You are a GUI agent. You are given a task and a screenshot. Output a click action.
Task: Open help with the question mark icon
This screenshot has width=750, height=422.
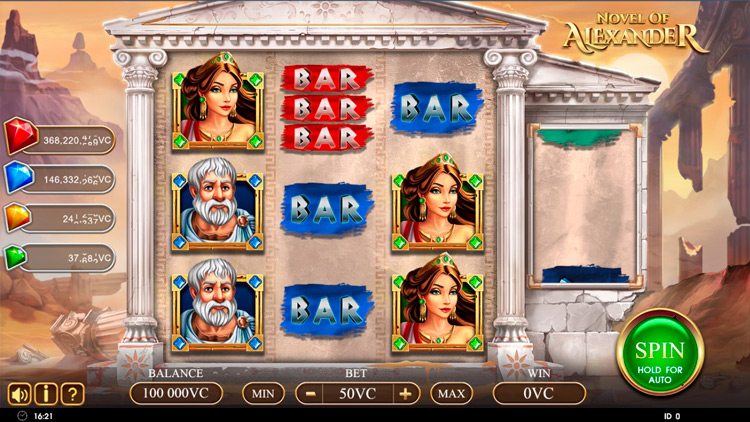click(71, 393)
